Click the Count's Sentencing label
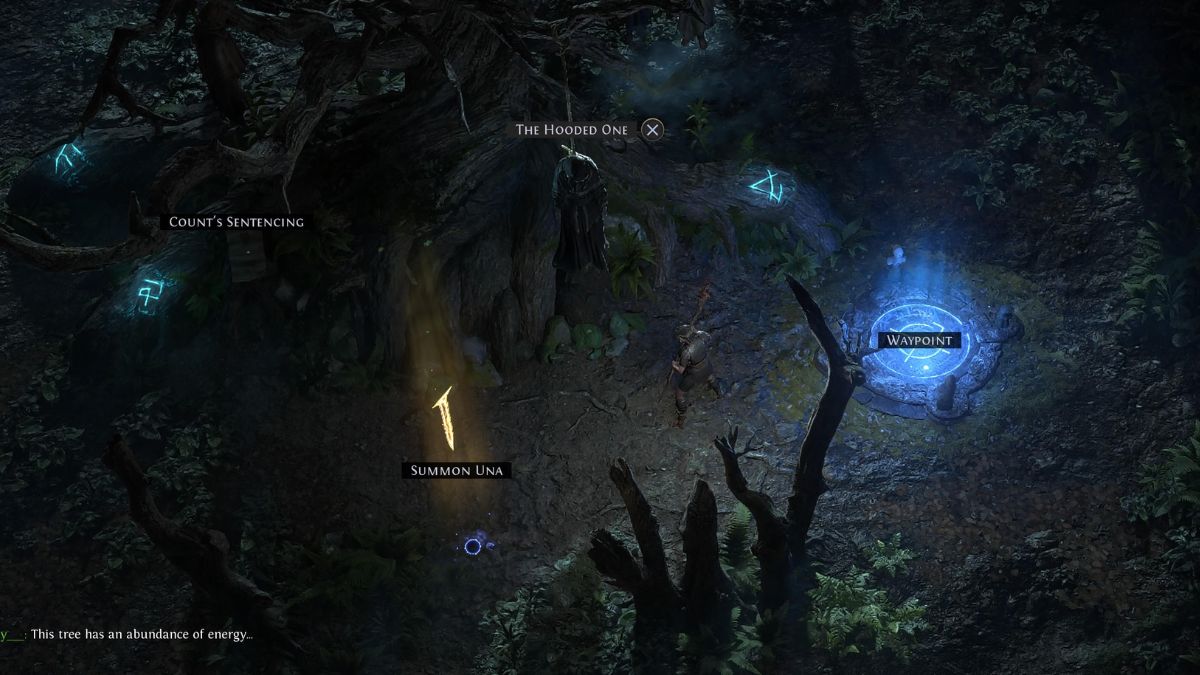This screenshot has height=675, width=1200. tap(236, 222)
